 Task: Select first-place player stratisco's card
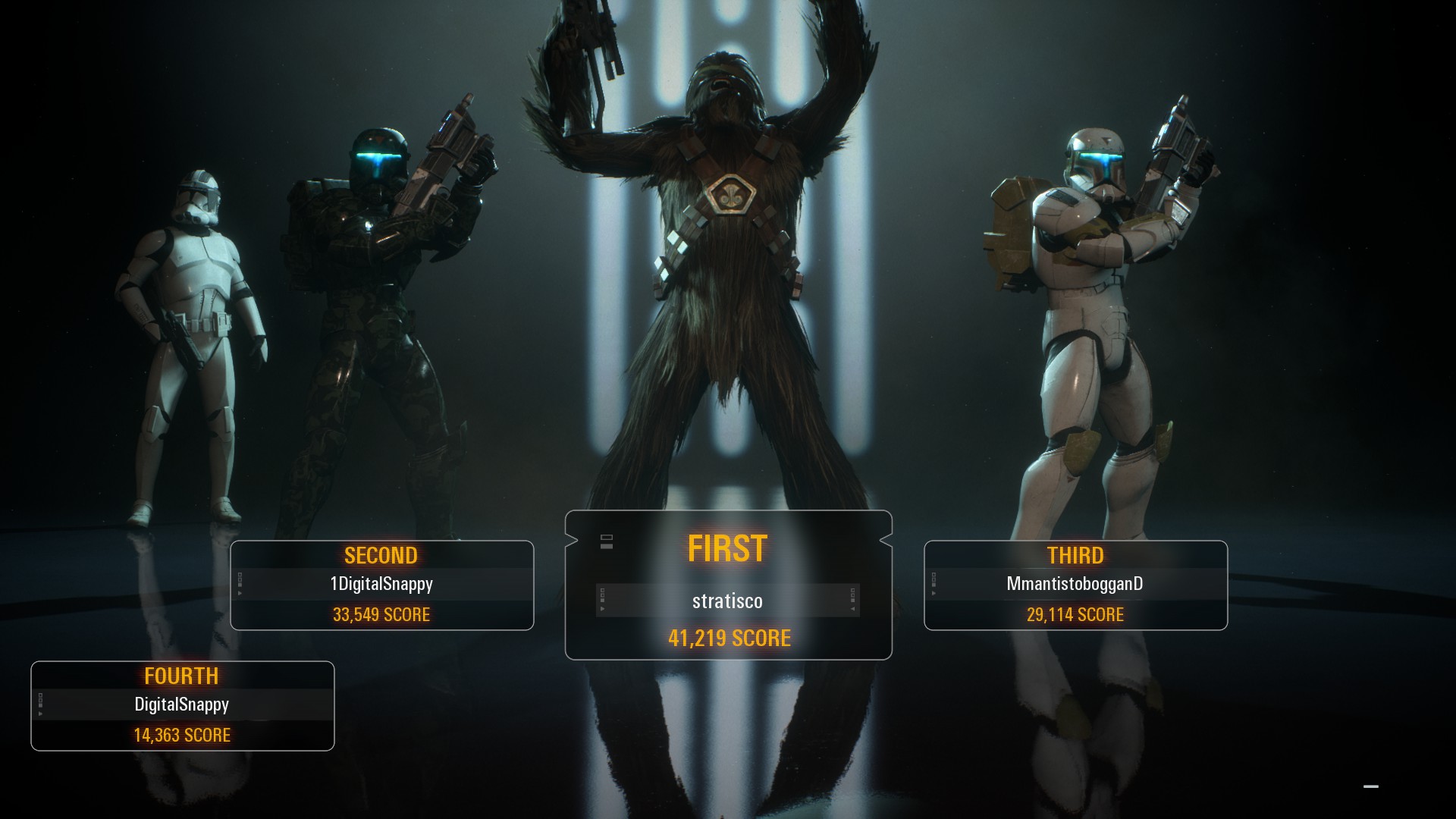click(x=728, y=586)
